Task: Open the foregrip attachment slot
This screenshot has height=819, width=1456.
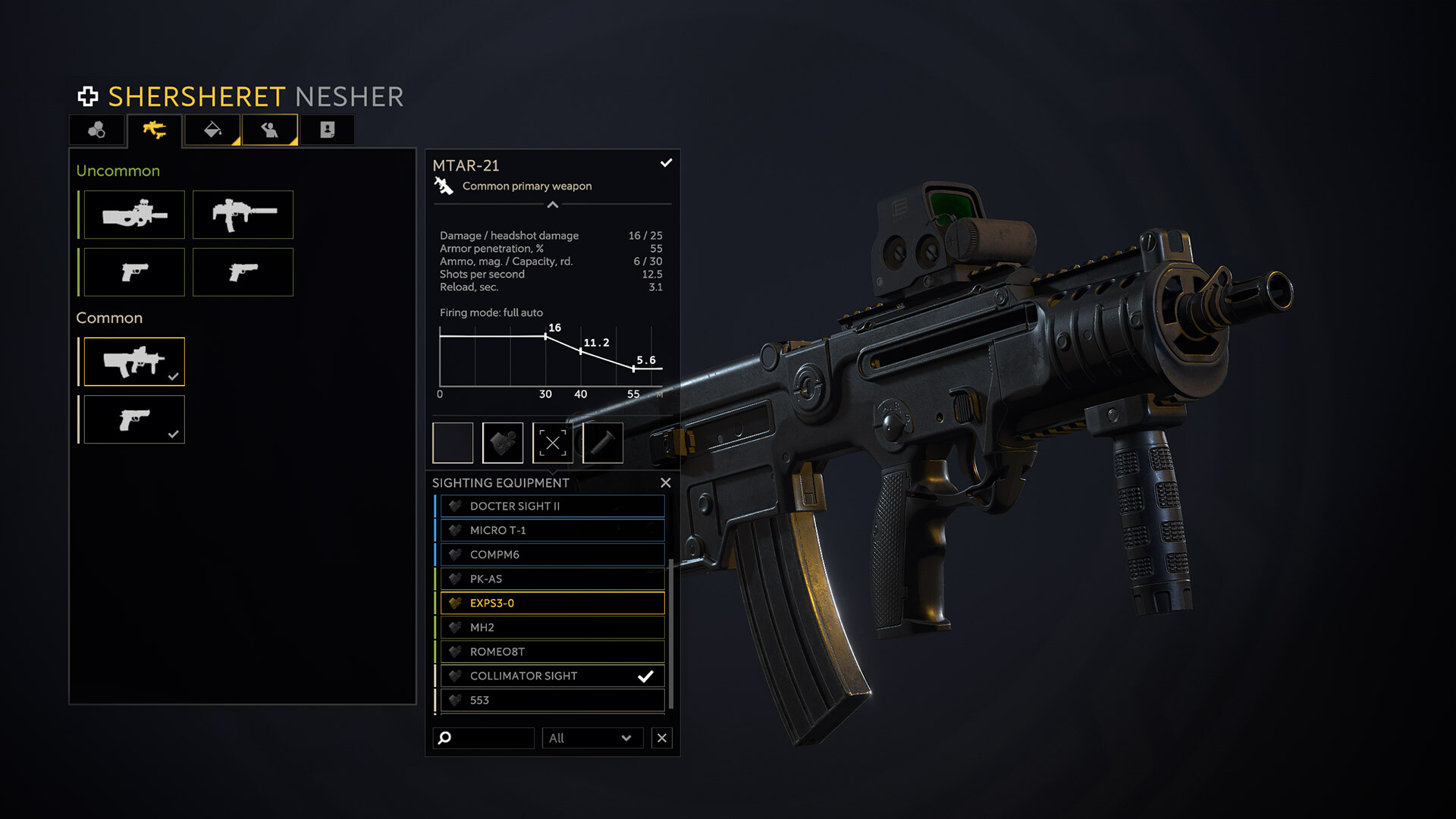Action: (x=603, y=443)
